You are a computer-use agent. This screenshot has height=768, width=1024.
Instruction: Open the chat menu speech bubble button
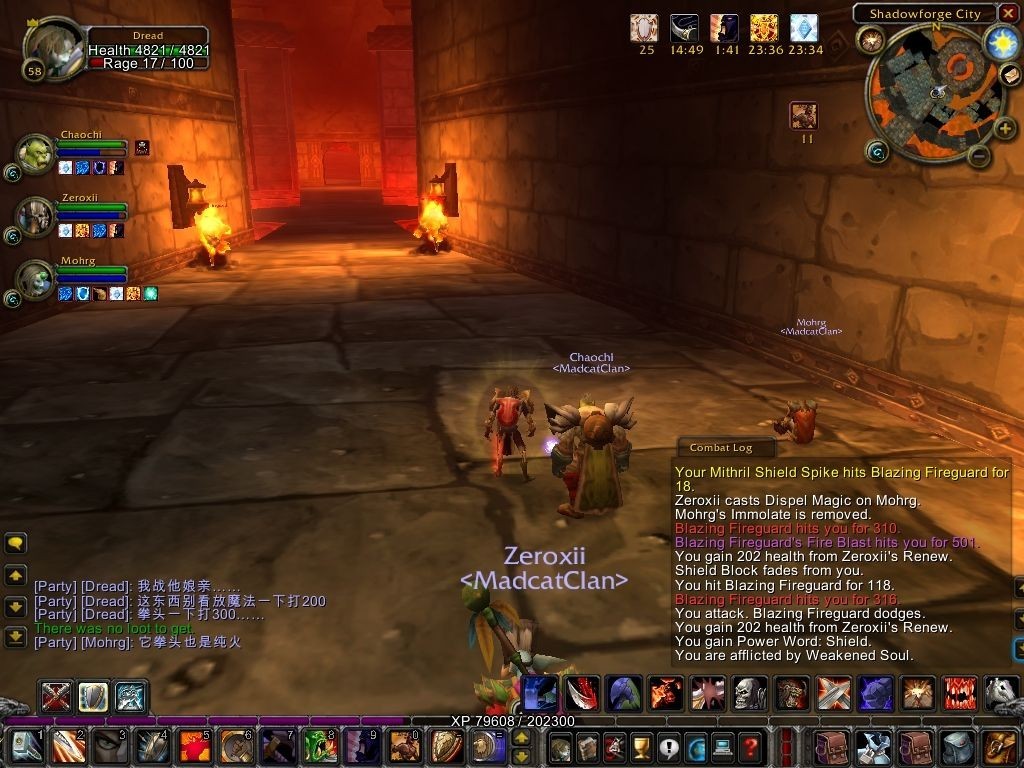click(x=16, y=544)
